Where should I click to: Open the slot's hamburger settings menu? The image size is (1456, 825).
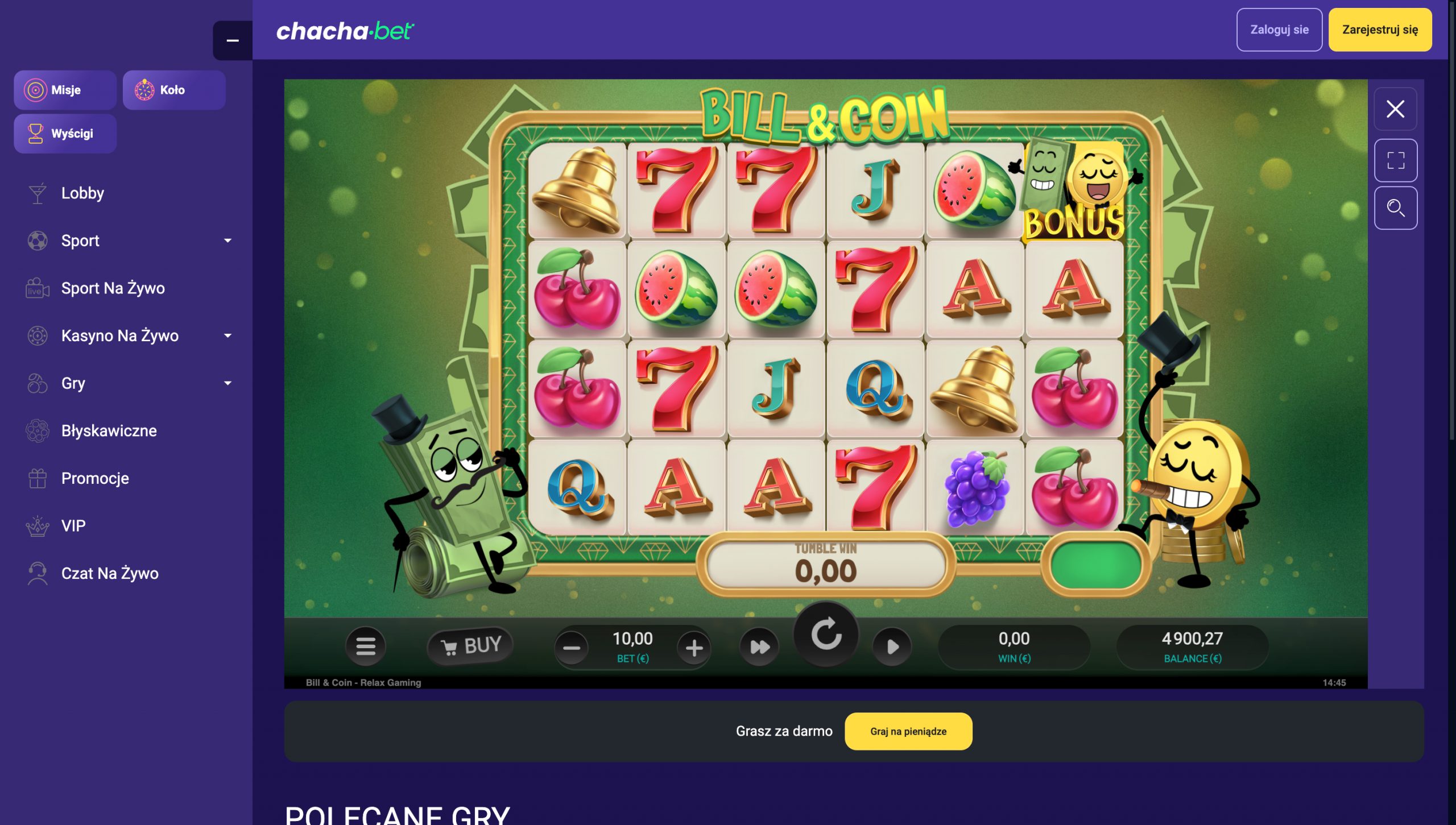(x=366, y=646)
